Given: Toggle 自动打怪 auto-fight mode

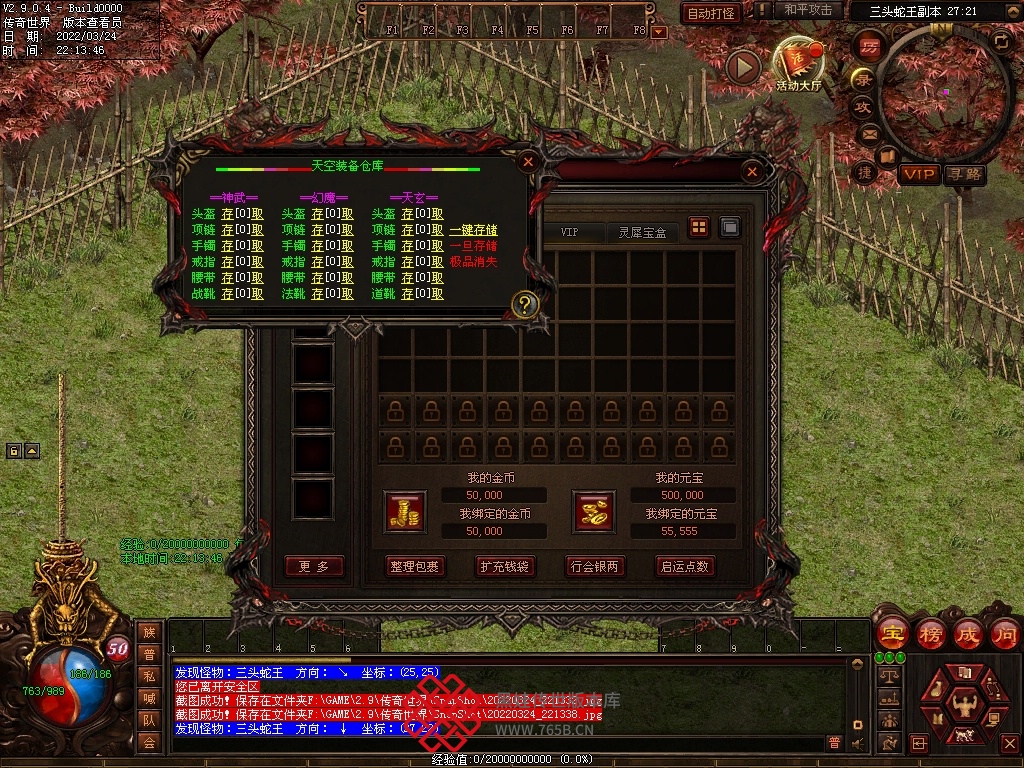Looking at the screenshot, I should tap(711, 13).
